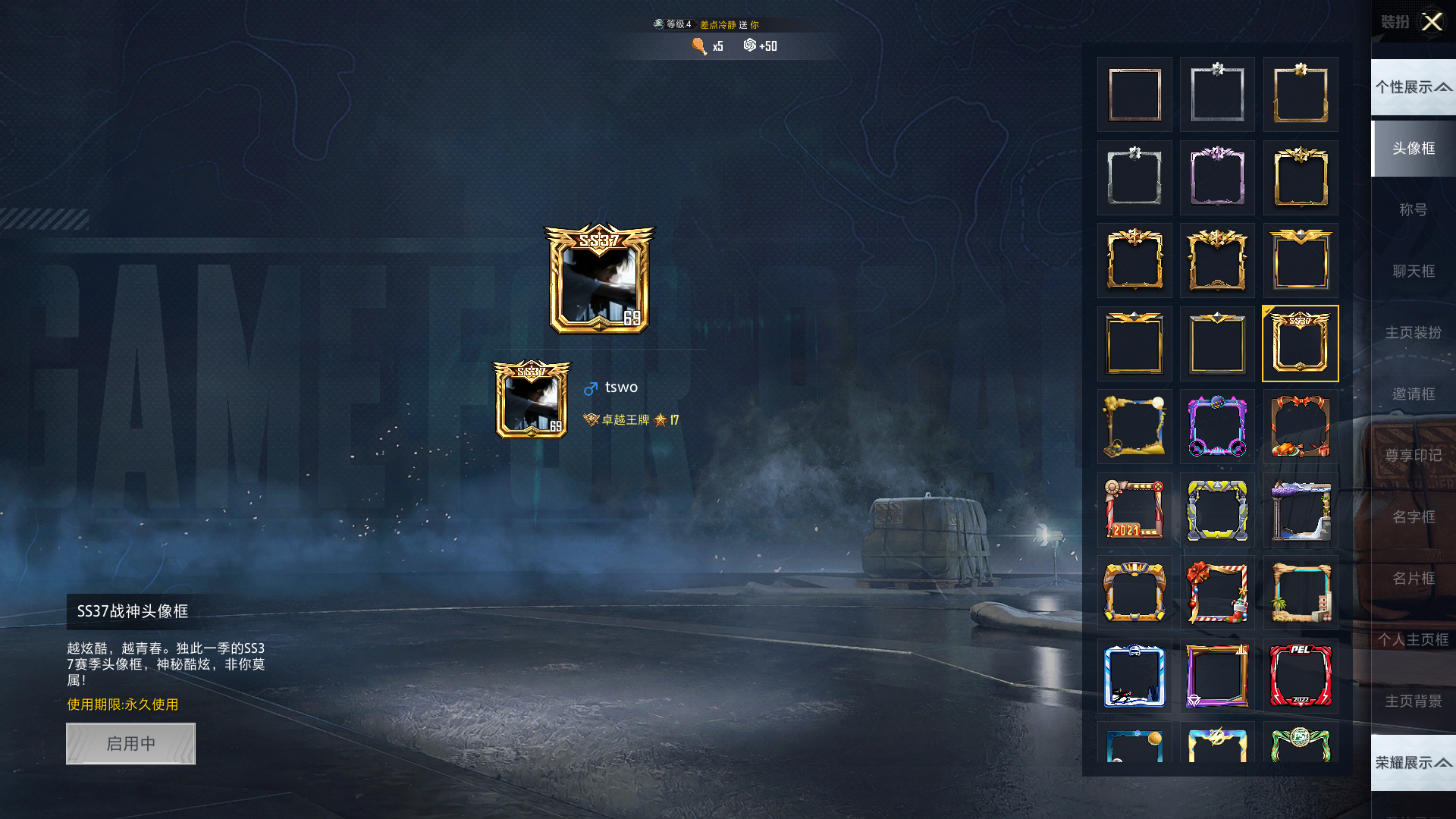Go to the 邀请框 invite frame tab

coord(1414,394)
